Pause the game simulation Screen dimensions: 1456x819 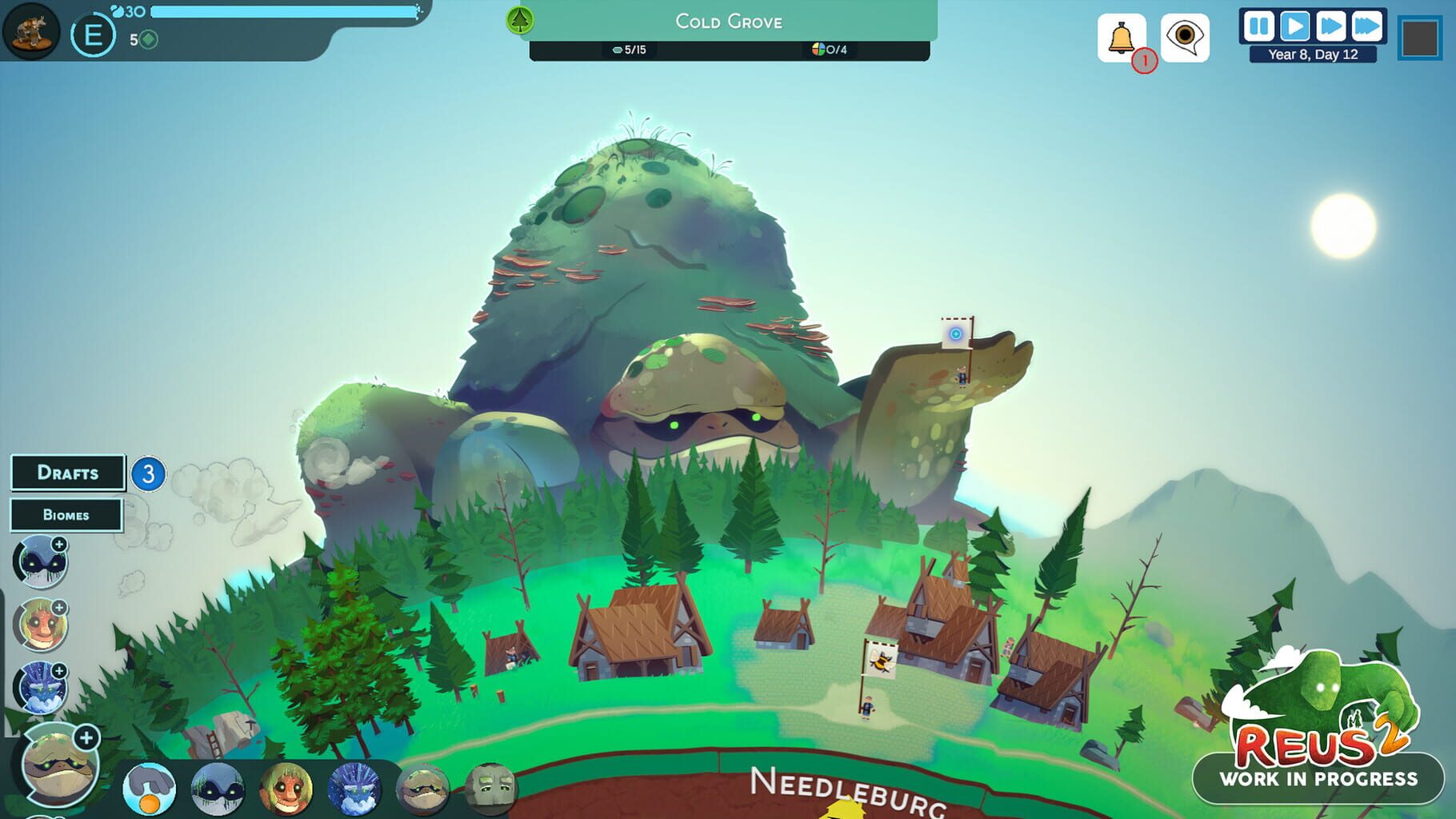(x=1258, y=26)
